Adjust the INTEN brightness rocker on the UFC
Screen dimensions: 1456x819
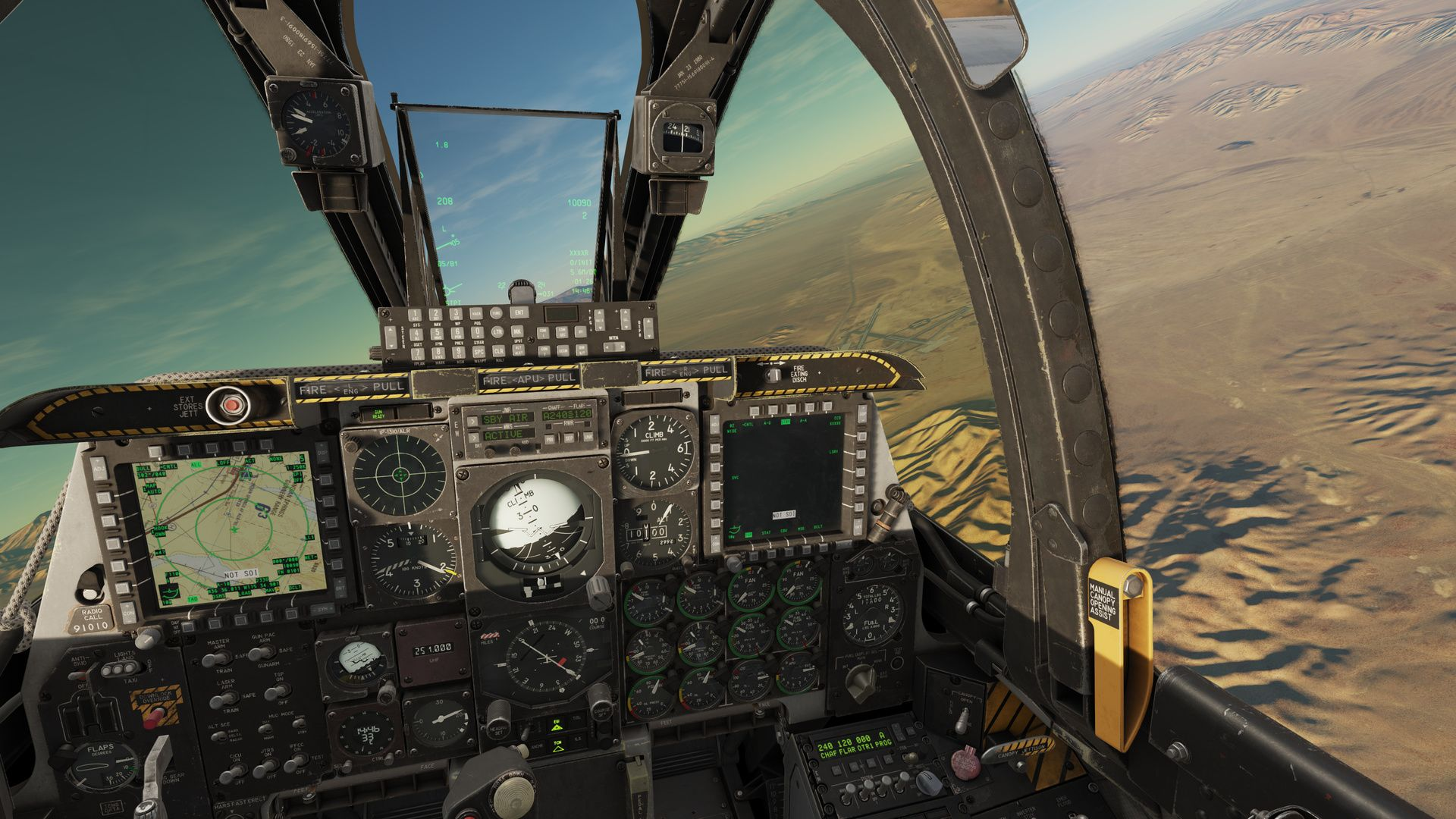coord(614,347)
